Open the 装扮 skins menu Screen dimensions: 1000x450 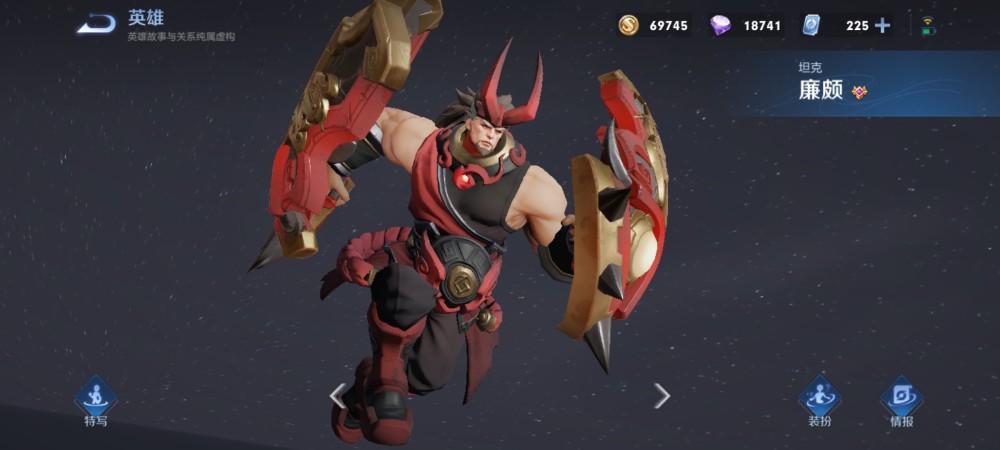point(819,399)
